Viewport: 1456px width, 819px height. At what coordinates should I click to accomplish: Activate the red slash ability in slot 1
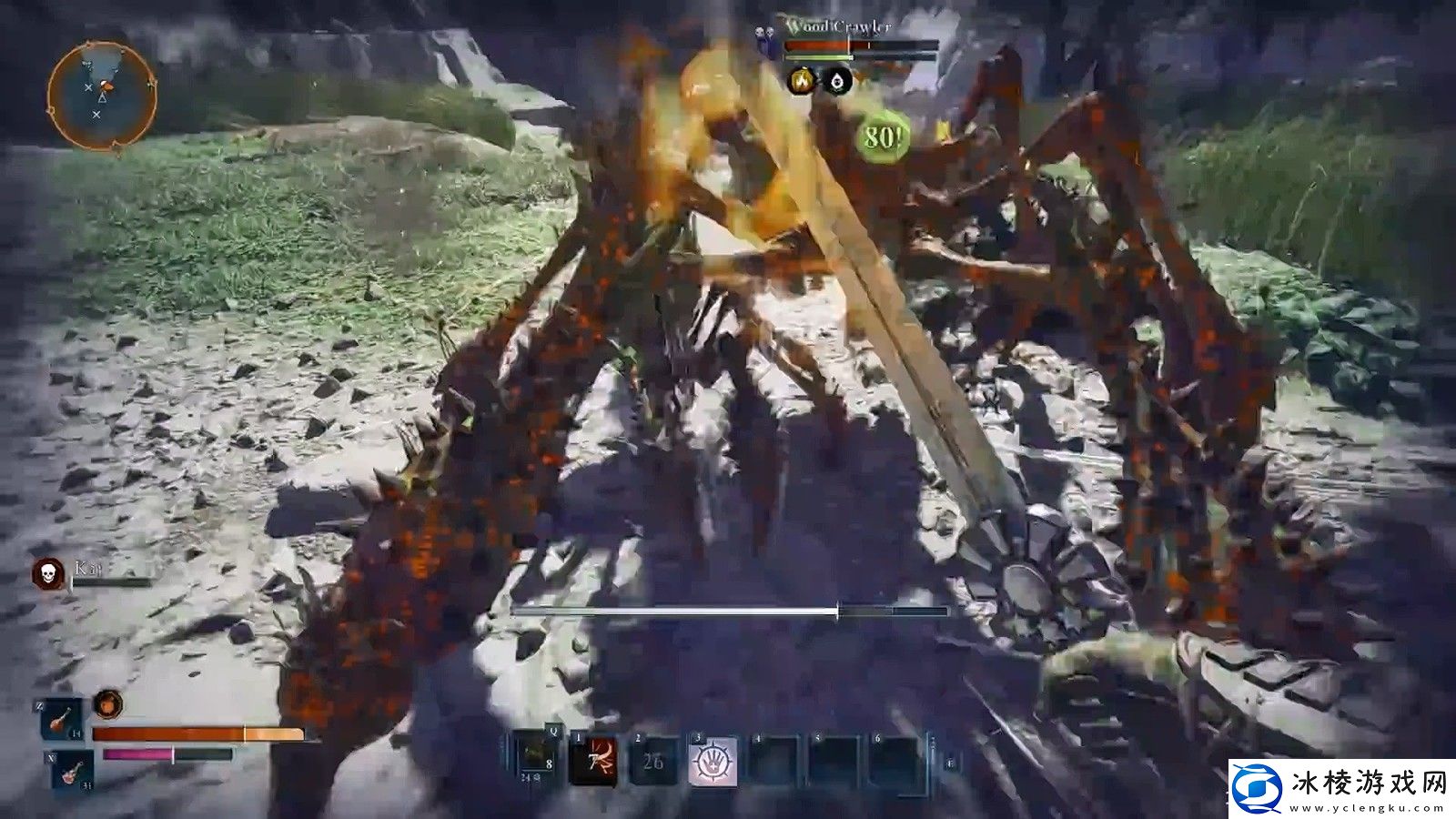coord(593,760)
